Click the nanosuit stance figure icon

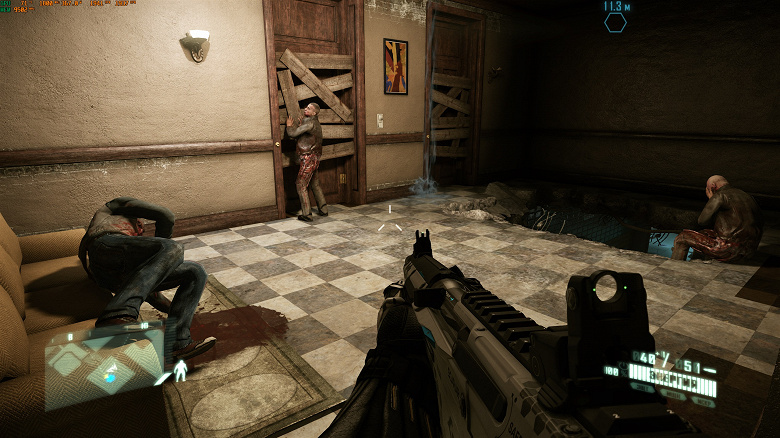[x=180, y=371]
